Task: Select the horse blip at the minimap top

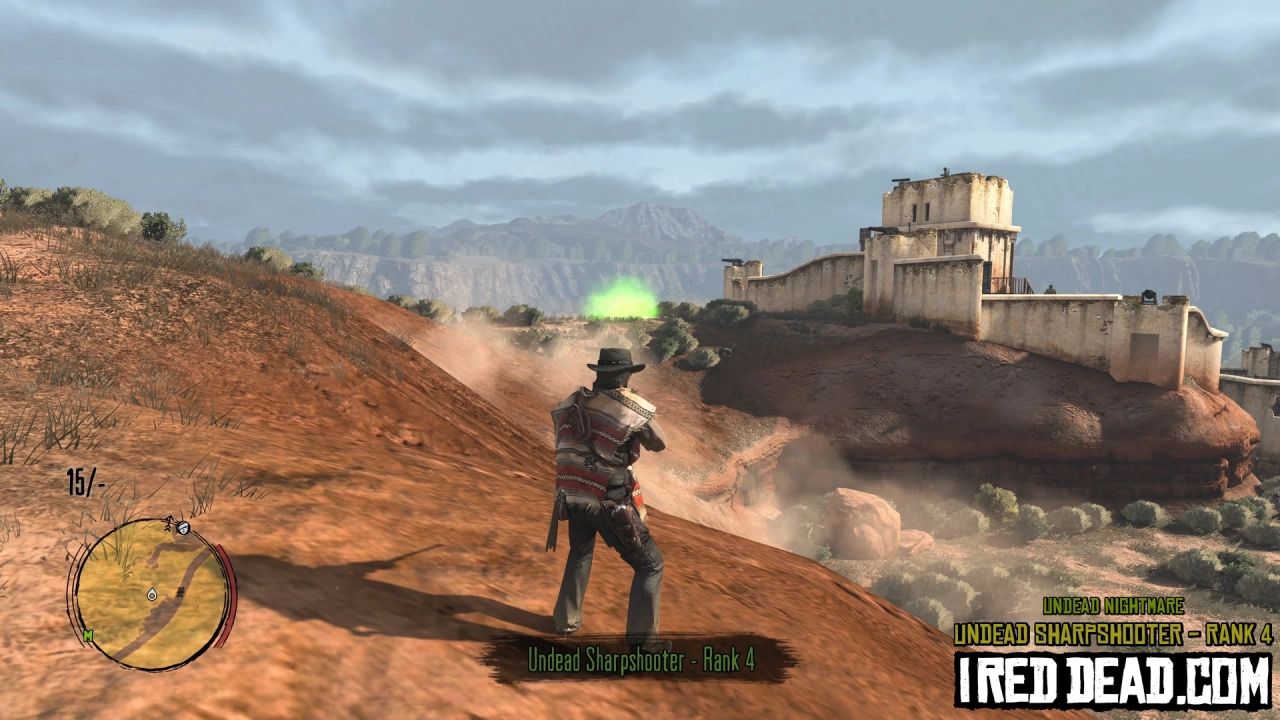Action: point(182,528)
